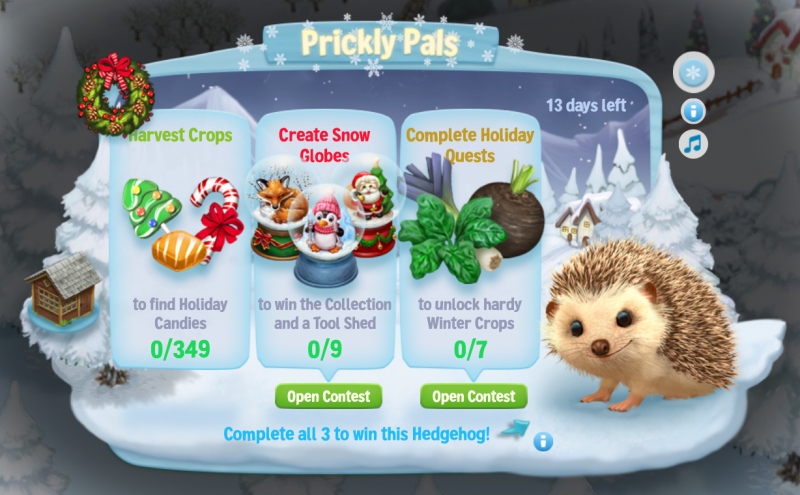The width and height of the screenshot is (800, 495).
Task: Select the Complete Holiday Quests task card
Action: pos(469,240)
